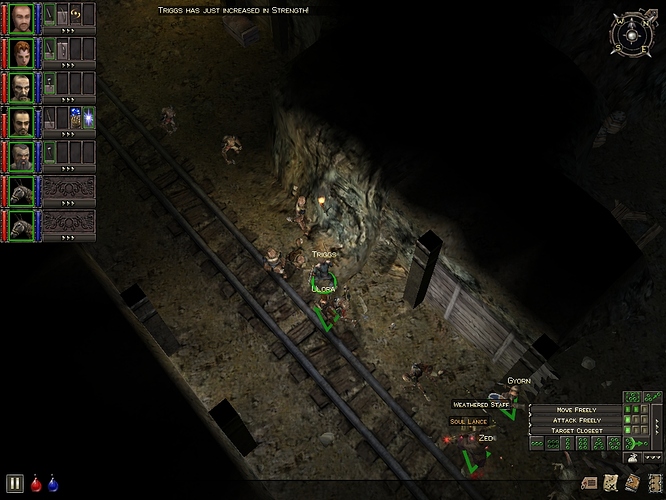Drink a red health potion
Viewport: 666px width, 500px height.
(x=36, y=483)
